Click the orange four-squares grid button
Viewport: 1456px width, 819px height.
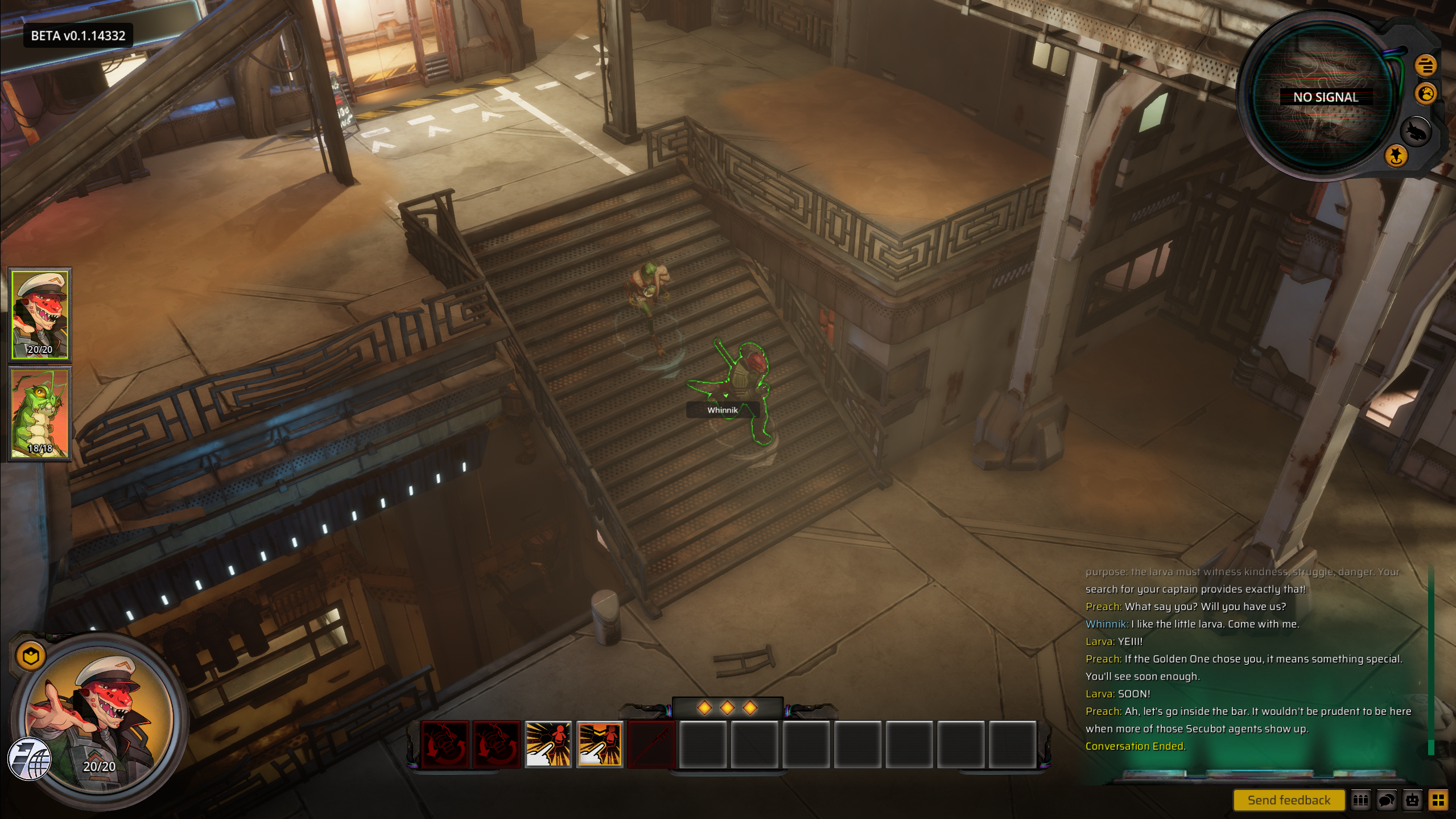point(1438,800)
